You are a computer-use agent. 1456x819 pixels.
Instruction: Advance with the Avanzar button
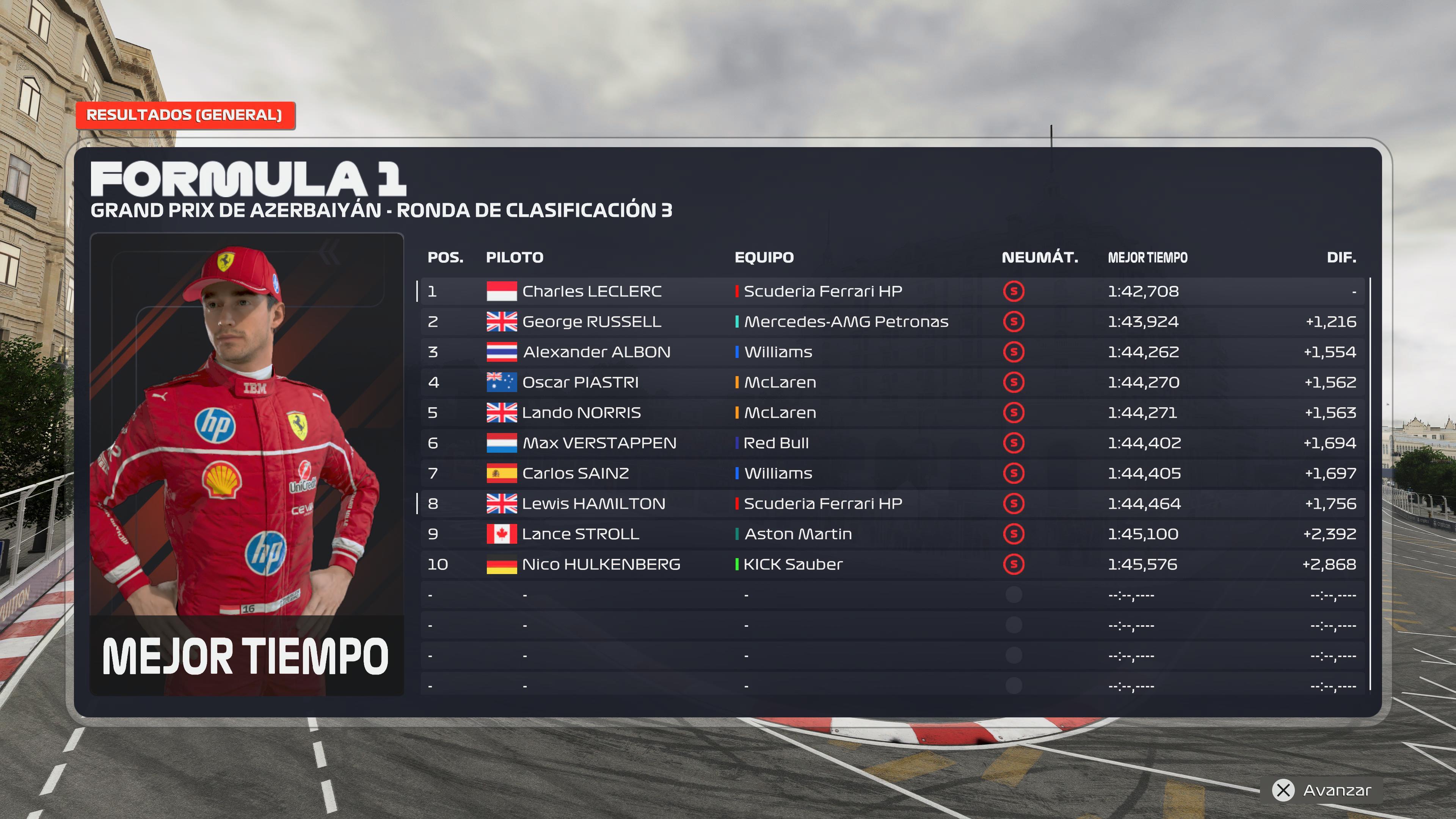pyautogui.click(x=1323, y=789)
